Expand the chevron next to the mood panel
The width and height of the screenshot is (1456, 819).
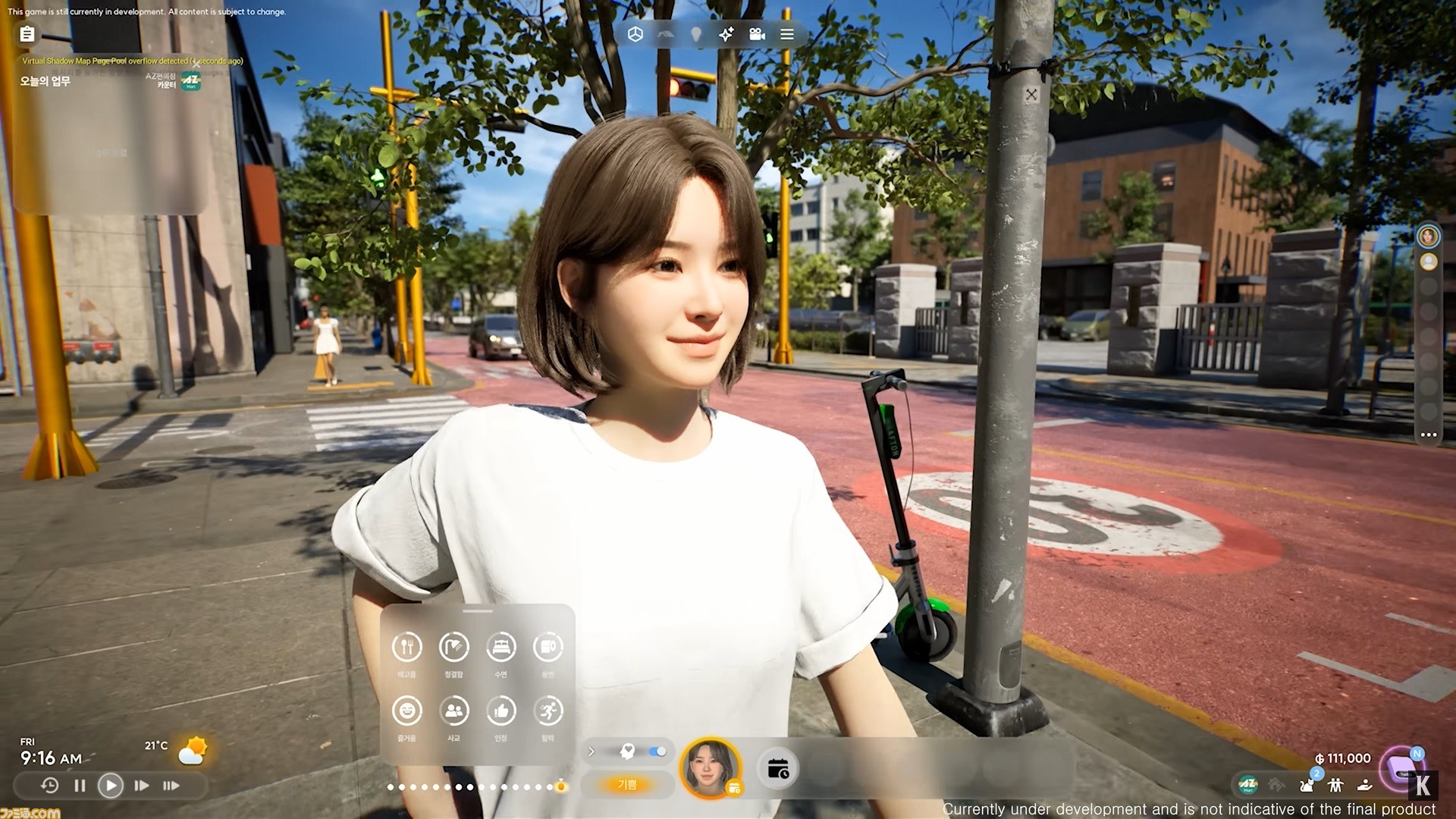[x=591, y=752]
